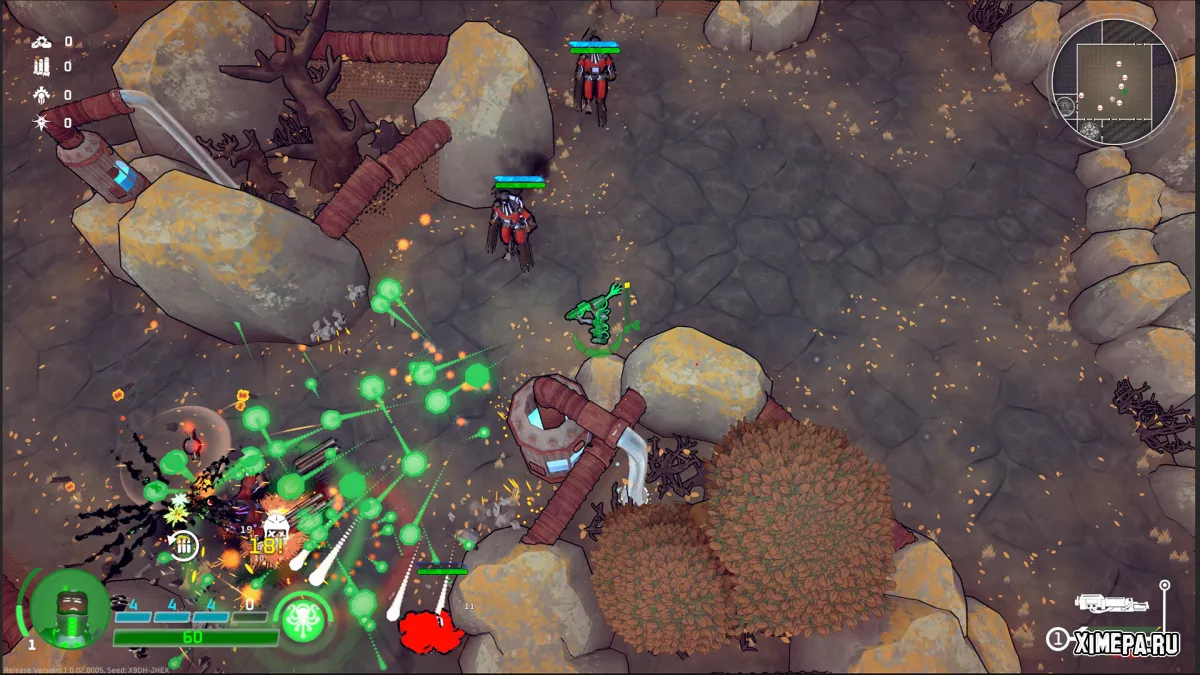
Task: Click the ammo reload indicator icon
Action: pyautogui.click(x=183, y=544)
